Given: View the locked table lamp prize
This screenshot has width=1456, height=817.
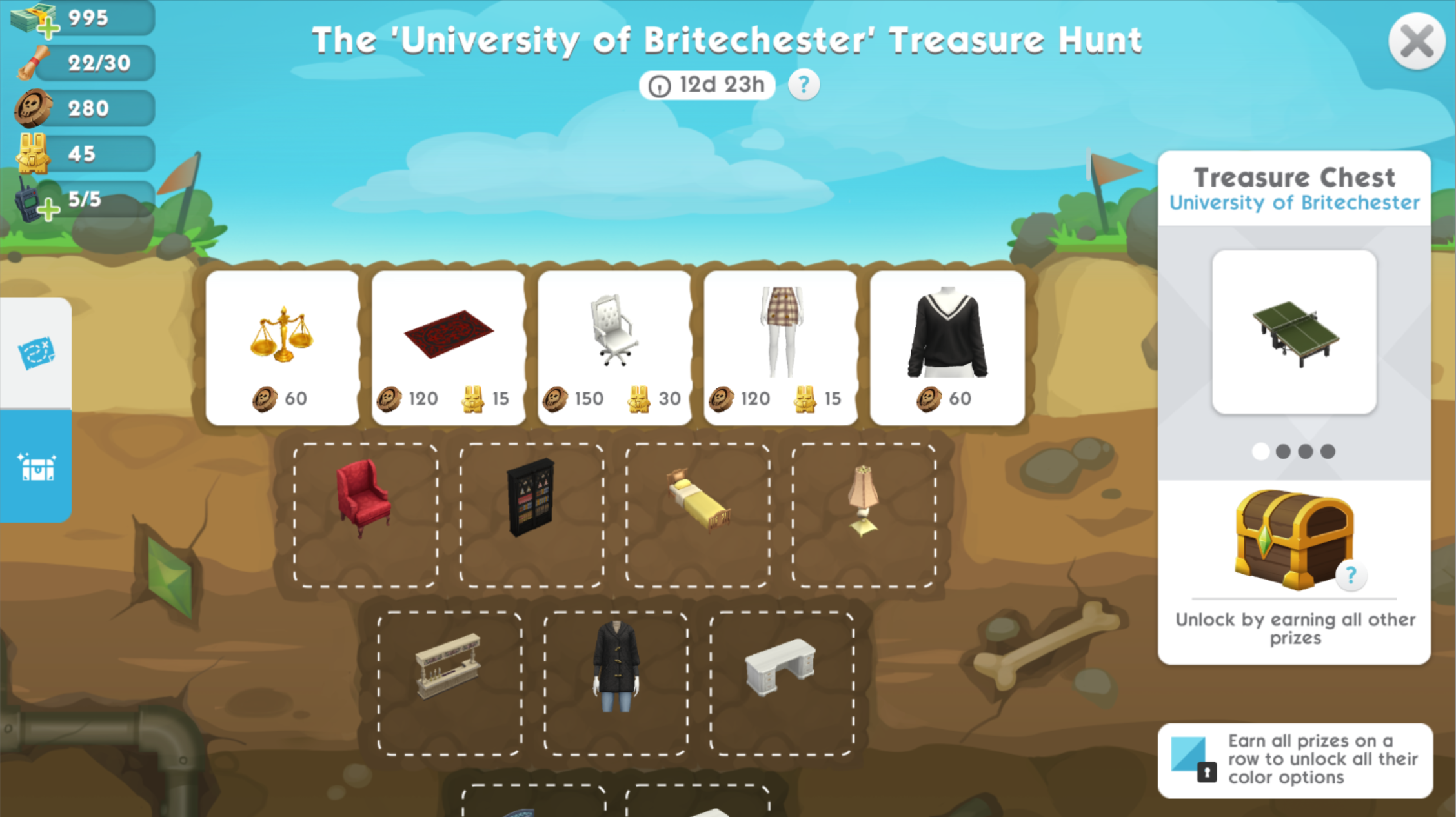Looking at the screenshot, I should click(x=864, y=514).
